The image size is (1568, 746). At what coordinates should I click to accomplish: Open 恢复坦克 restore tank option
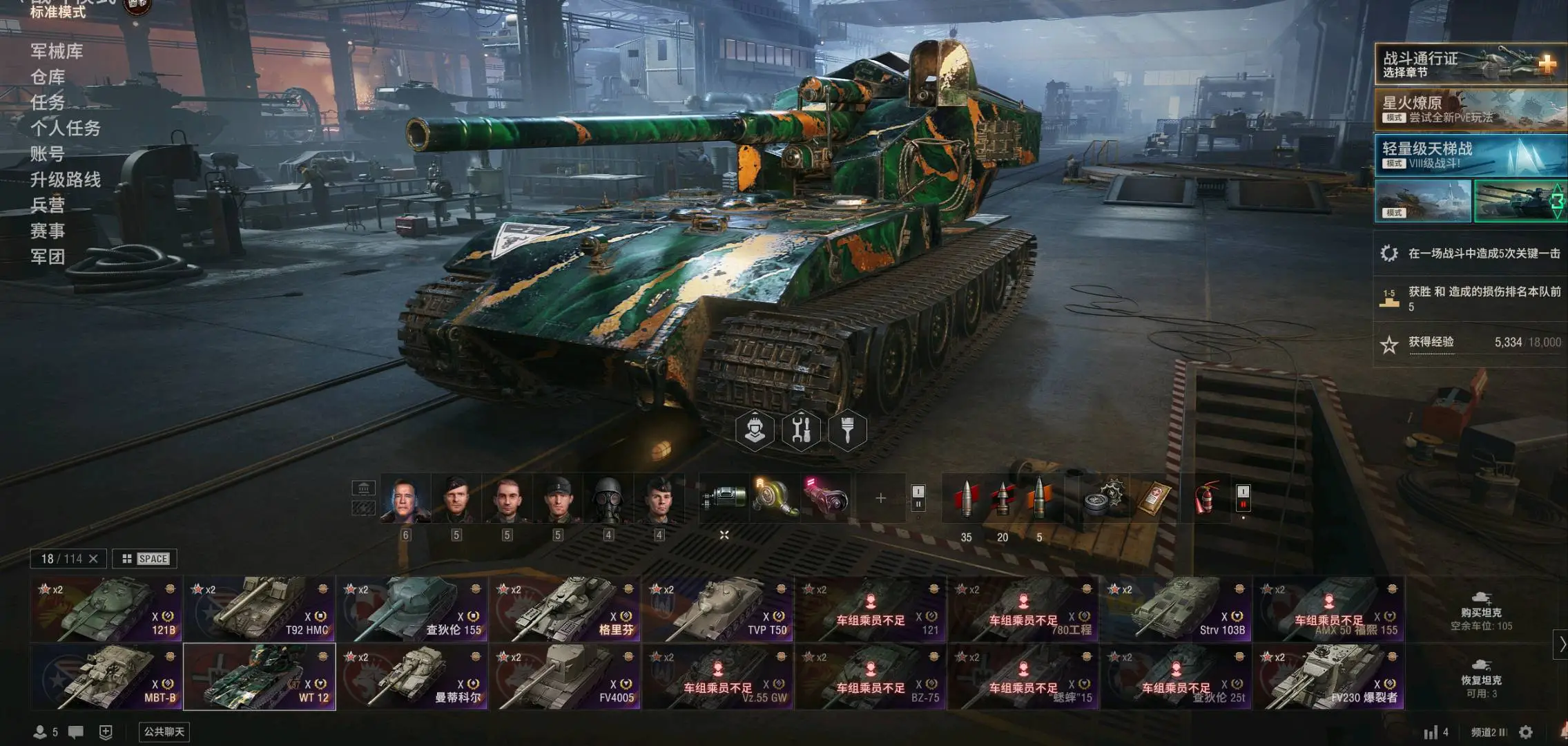click(1481, 678)
